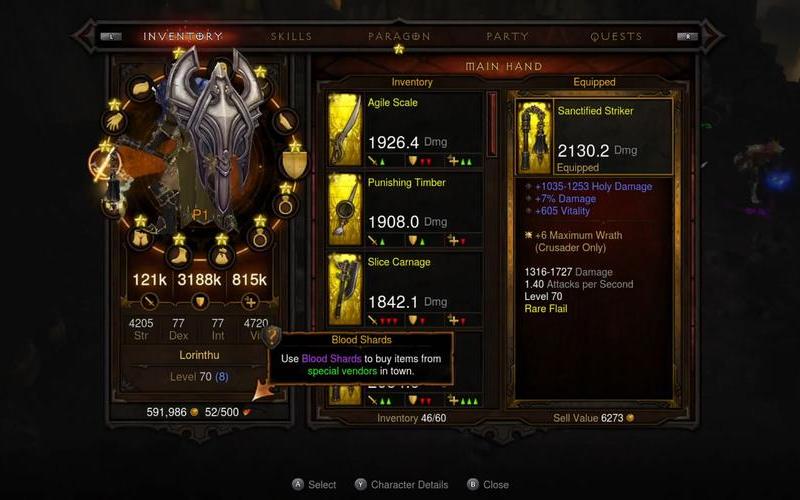Choose the Punishing Timber weapon
800x500 pixels.
click(x=406, y=211)
